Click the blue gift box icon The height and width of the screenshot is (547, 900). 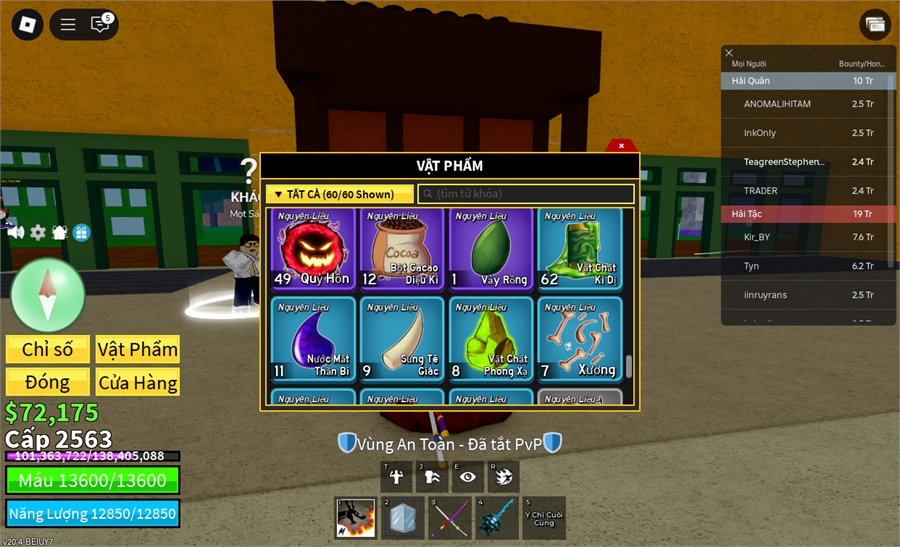click(x=81, y=232)
